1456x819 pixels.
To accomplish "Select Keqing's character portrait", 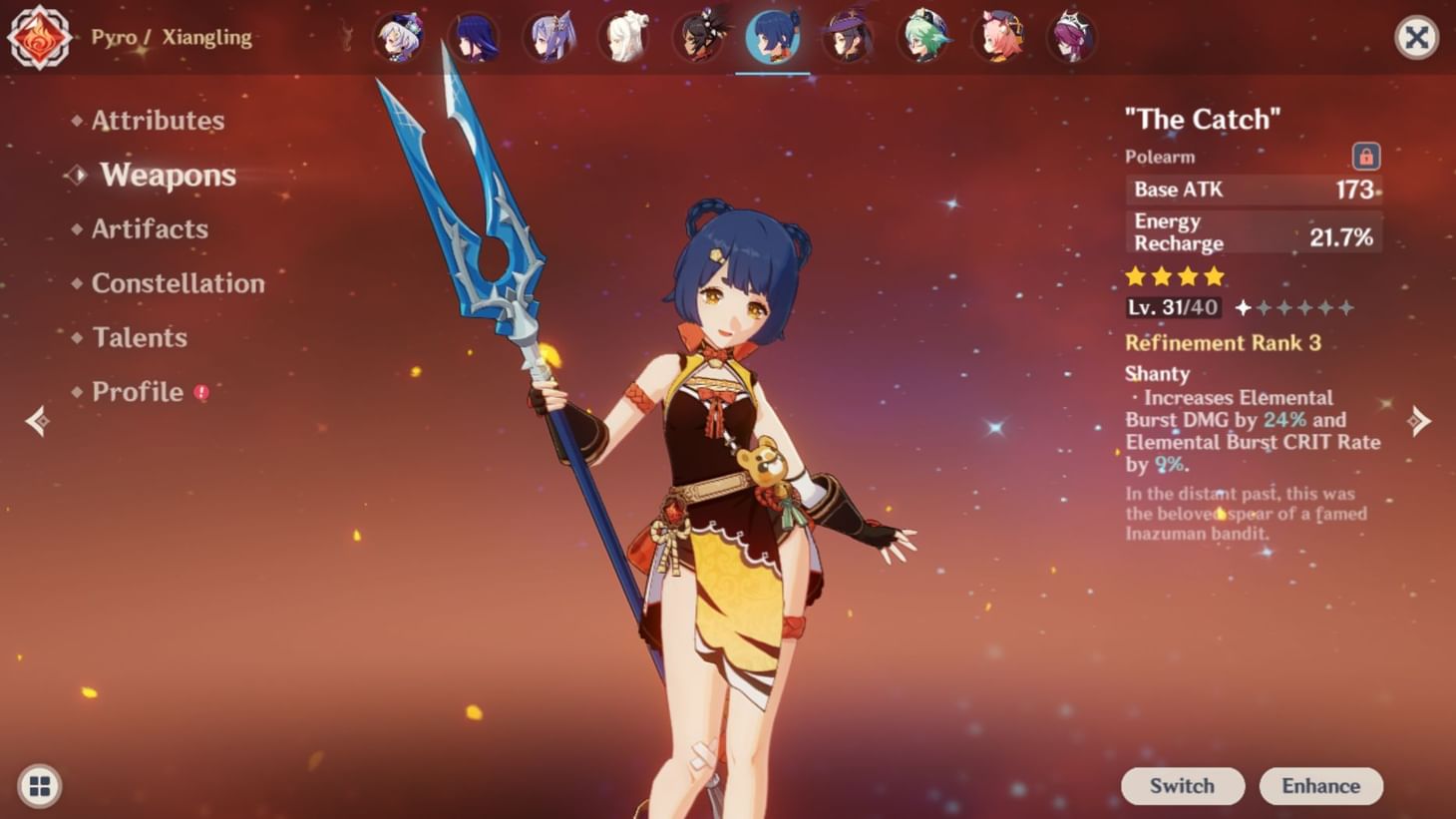I will click(550, 38).
